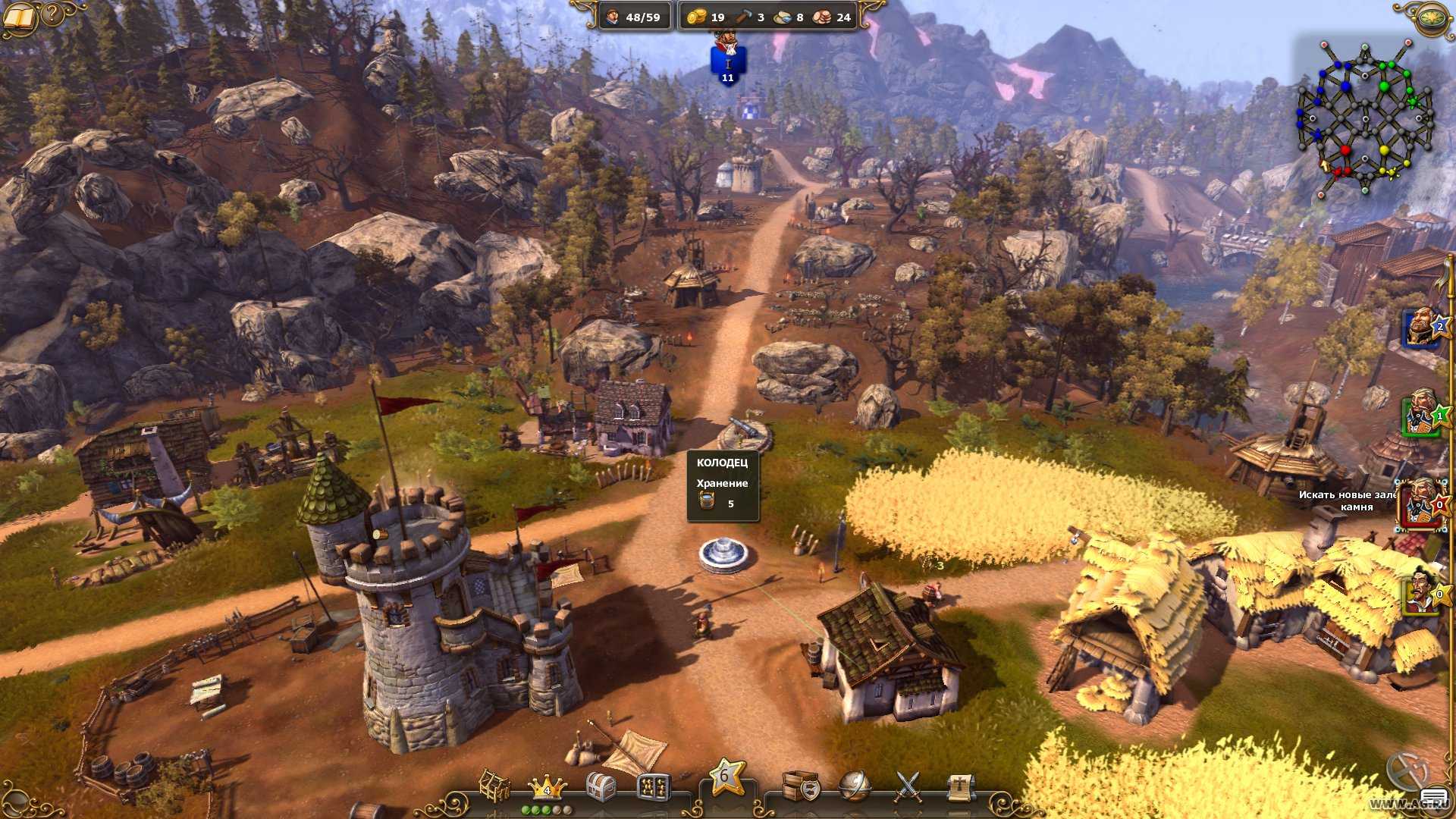Select the blue opponent portrait with star 2
This screenshot has width=1456, height=819.
1421,328
